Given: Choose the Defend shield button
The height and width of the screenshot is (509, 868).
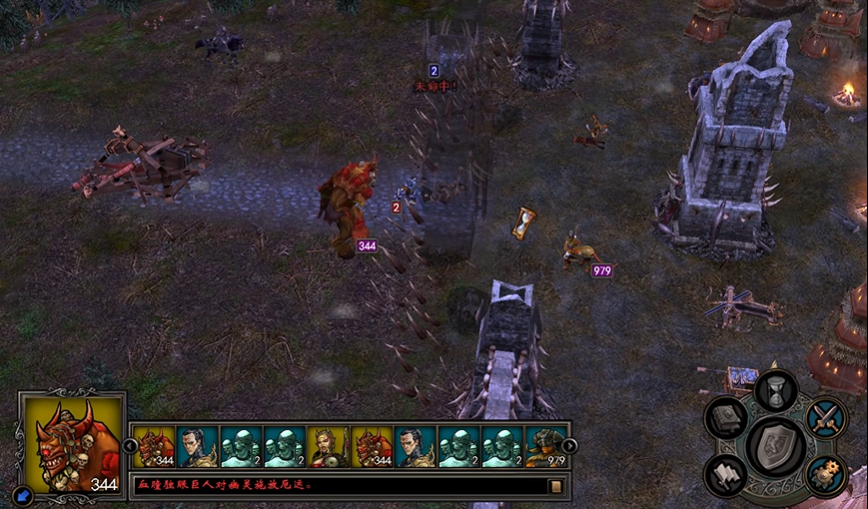Looking at the screenshot, I should click(x=776, y=443).
